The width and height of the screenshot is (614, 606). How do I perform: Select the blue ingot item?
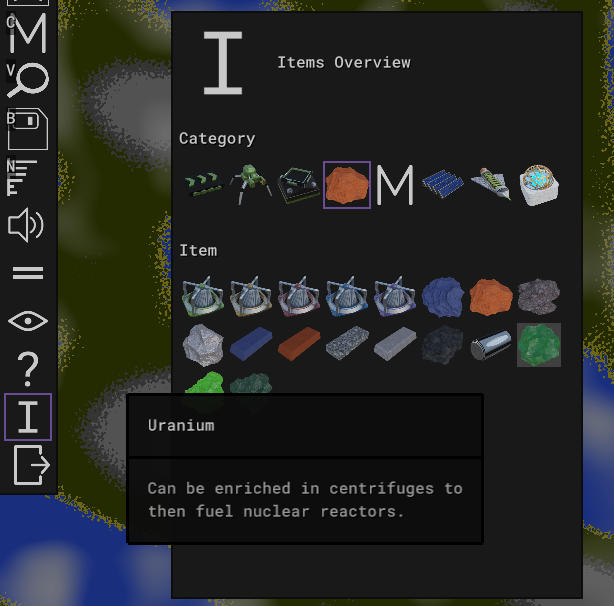pos(251,345)
